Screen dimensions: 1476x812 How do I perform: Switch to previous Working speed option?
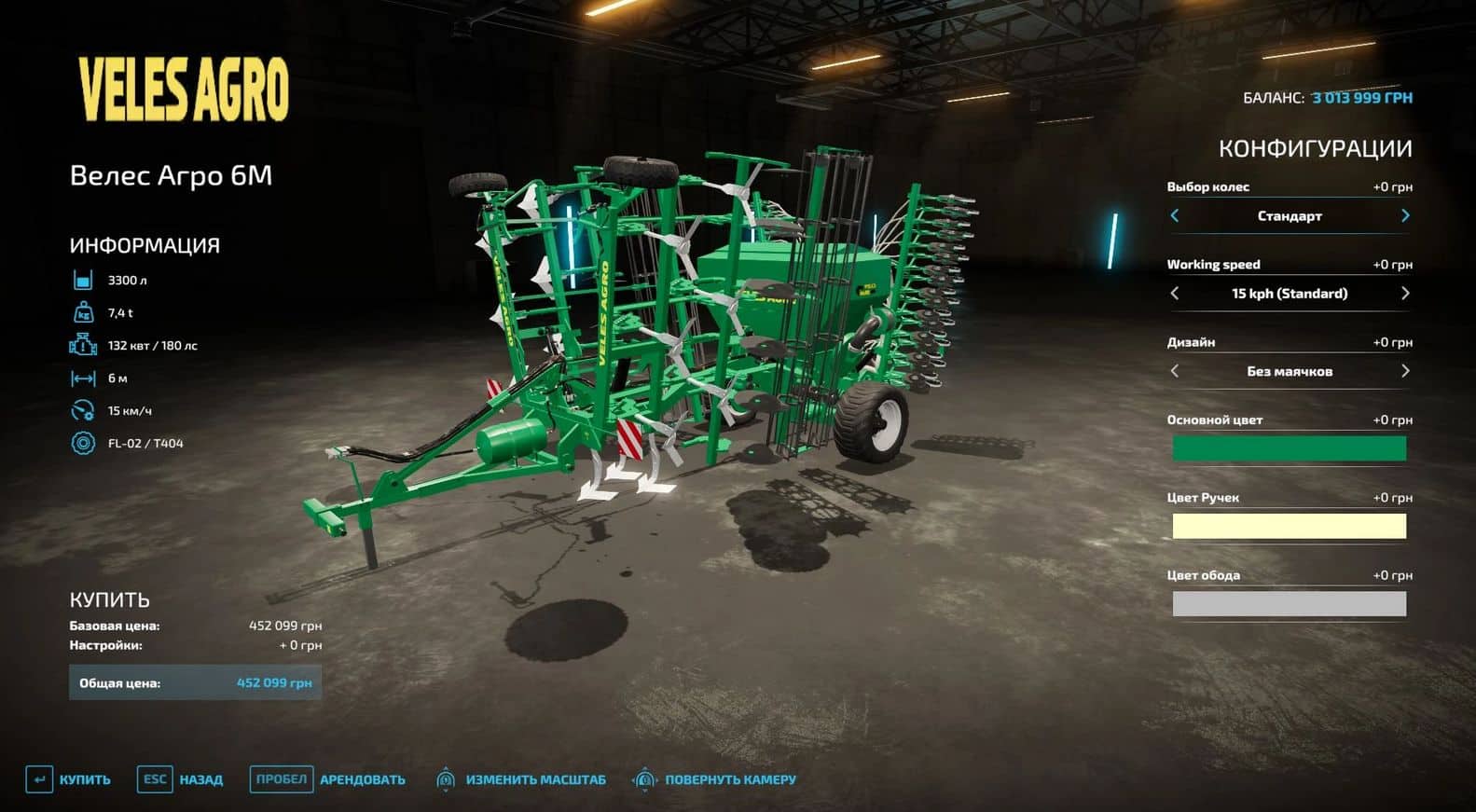[1176, 293]
